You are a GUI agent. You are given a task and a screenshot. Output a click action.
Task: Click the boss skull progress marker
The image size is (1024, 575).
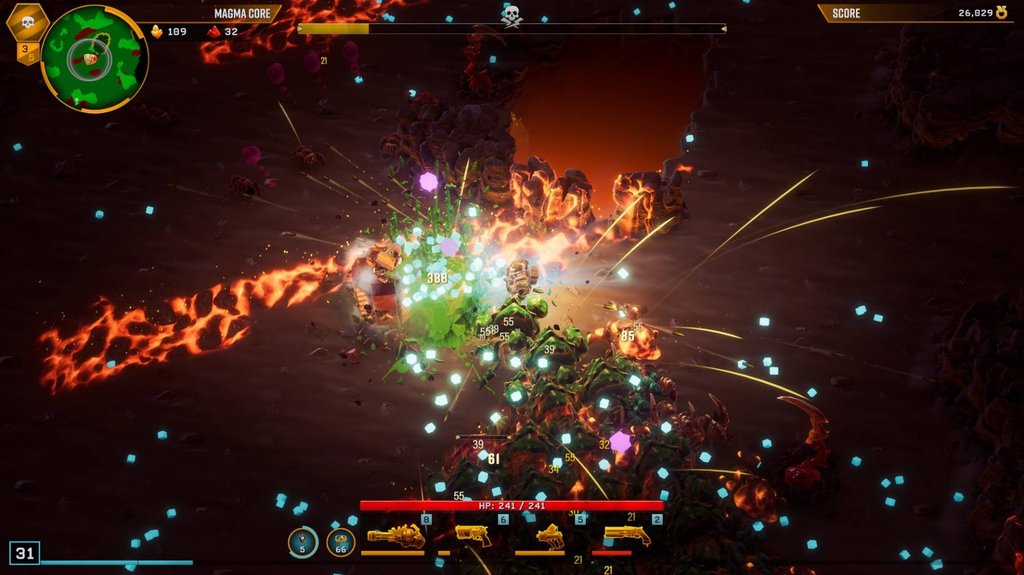click(511, 15)
